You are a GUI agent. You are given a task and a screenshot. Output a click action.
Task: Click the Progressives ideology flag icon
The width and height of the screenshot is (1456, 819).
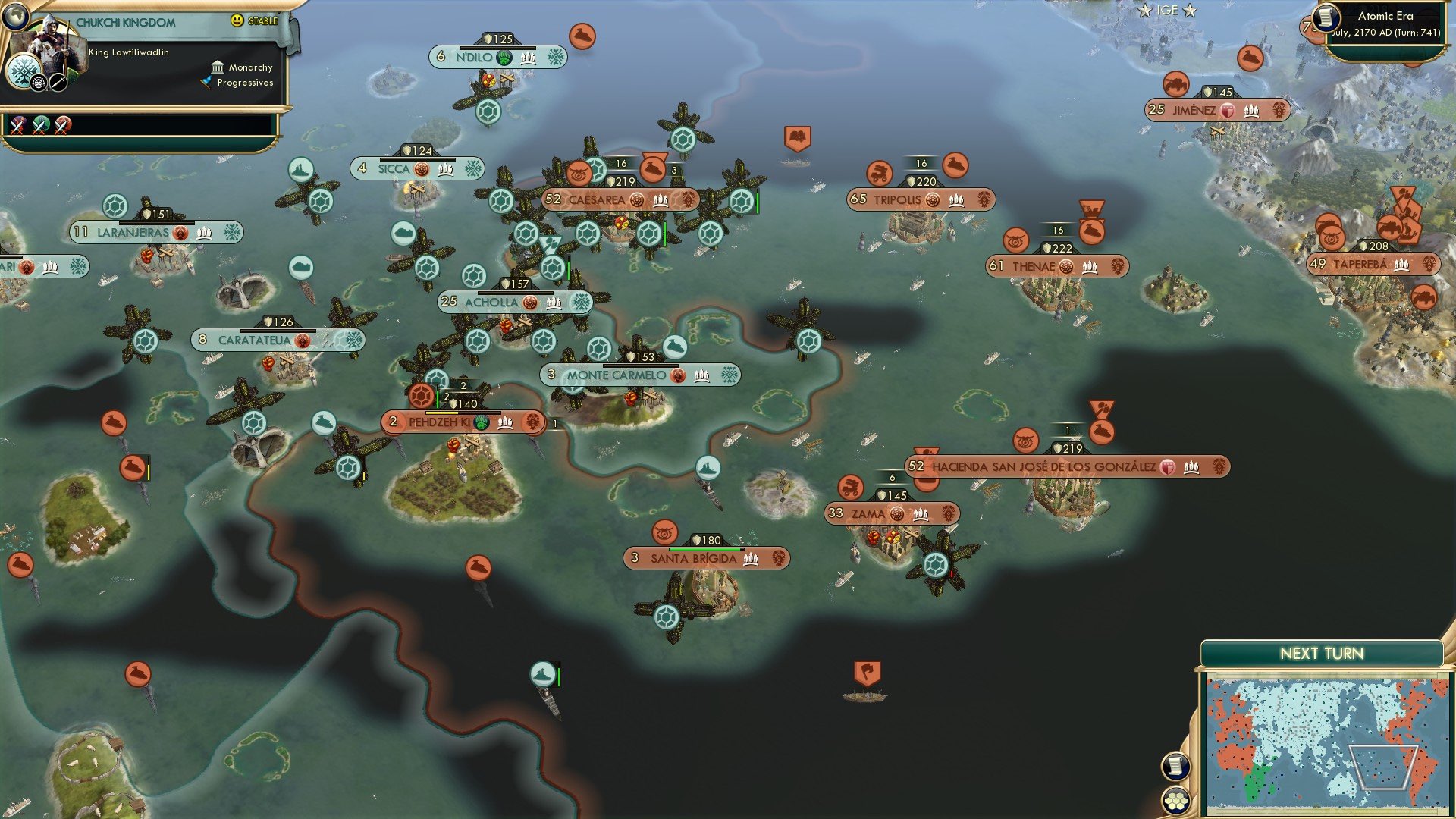206,82
